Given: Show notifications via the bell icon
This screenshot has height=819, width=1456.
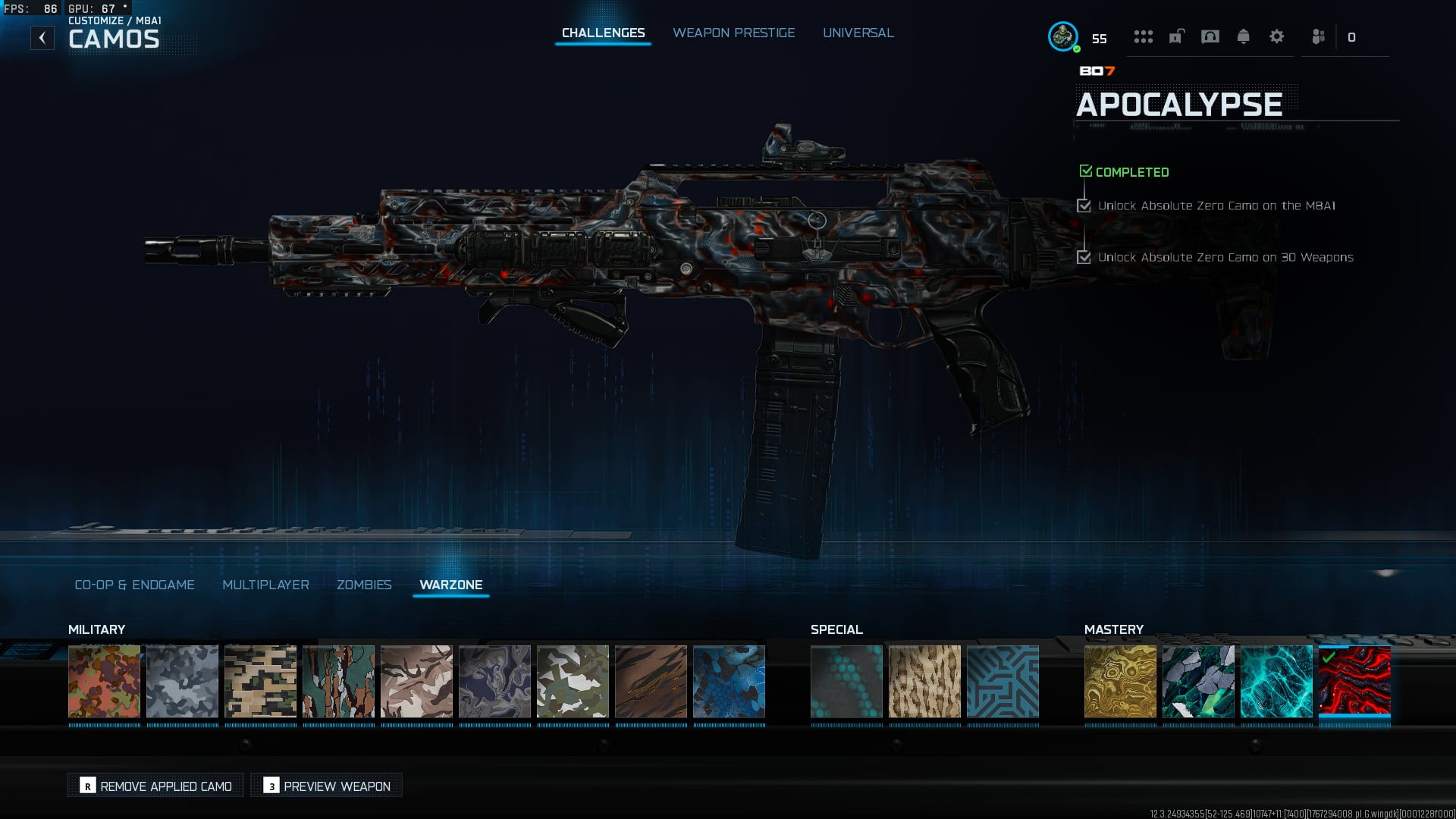Looking at the screenshot, I should coord(1243,36).
